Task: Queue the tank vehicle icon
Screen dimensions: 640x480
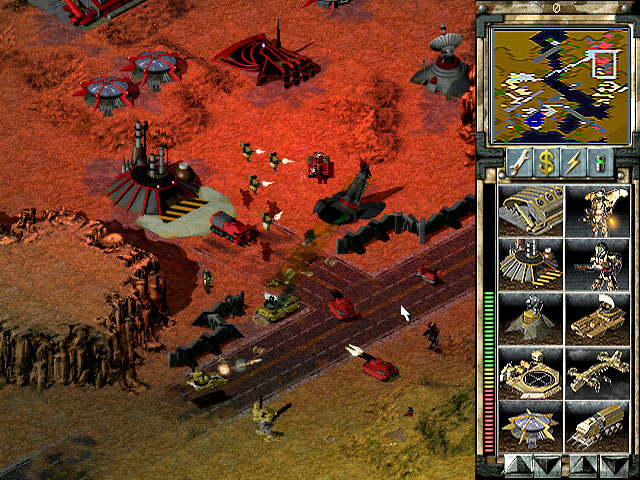Action: click(x=596, y=317)
